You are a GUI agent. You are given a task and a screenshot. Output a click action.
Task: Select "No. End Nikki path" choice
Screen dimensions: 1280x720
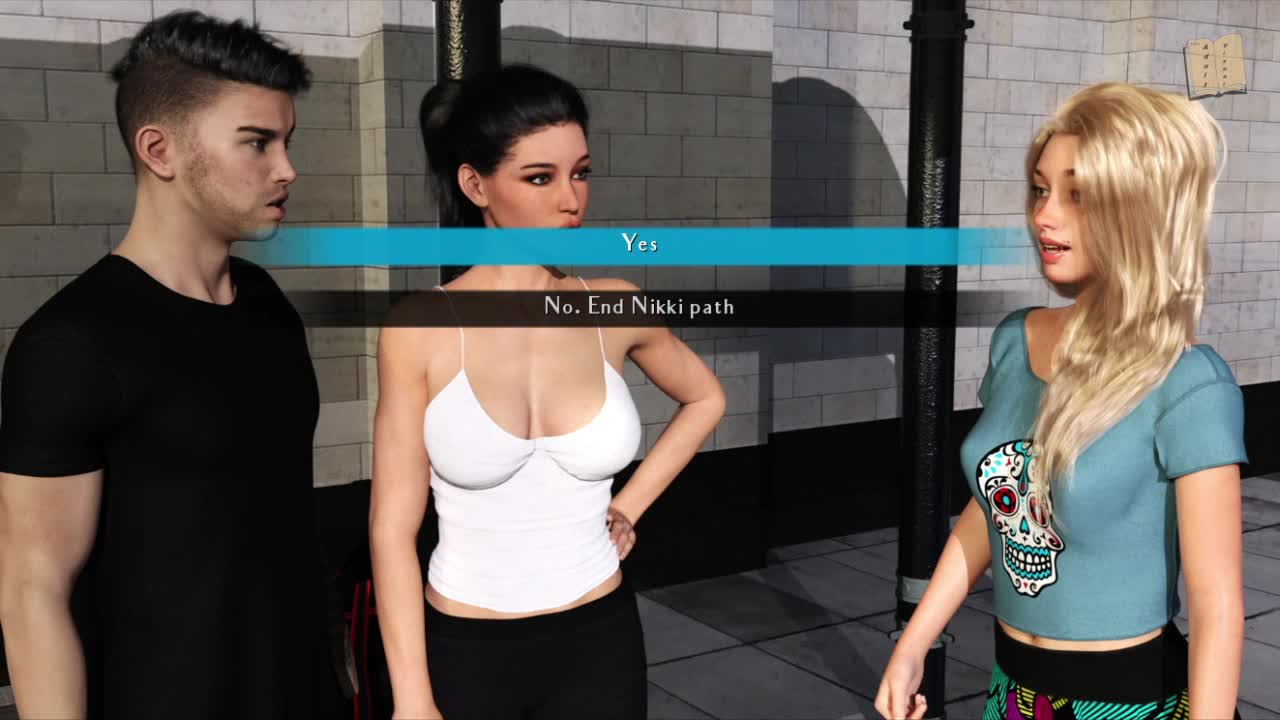[x=639, y=307]
